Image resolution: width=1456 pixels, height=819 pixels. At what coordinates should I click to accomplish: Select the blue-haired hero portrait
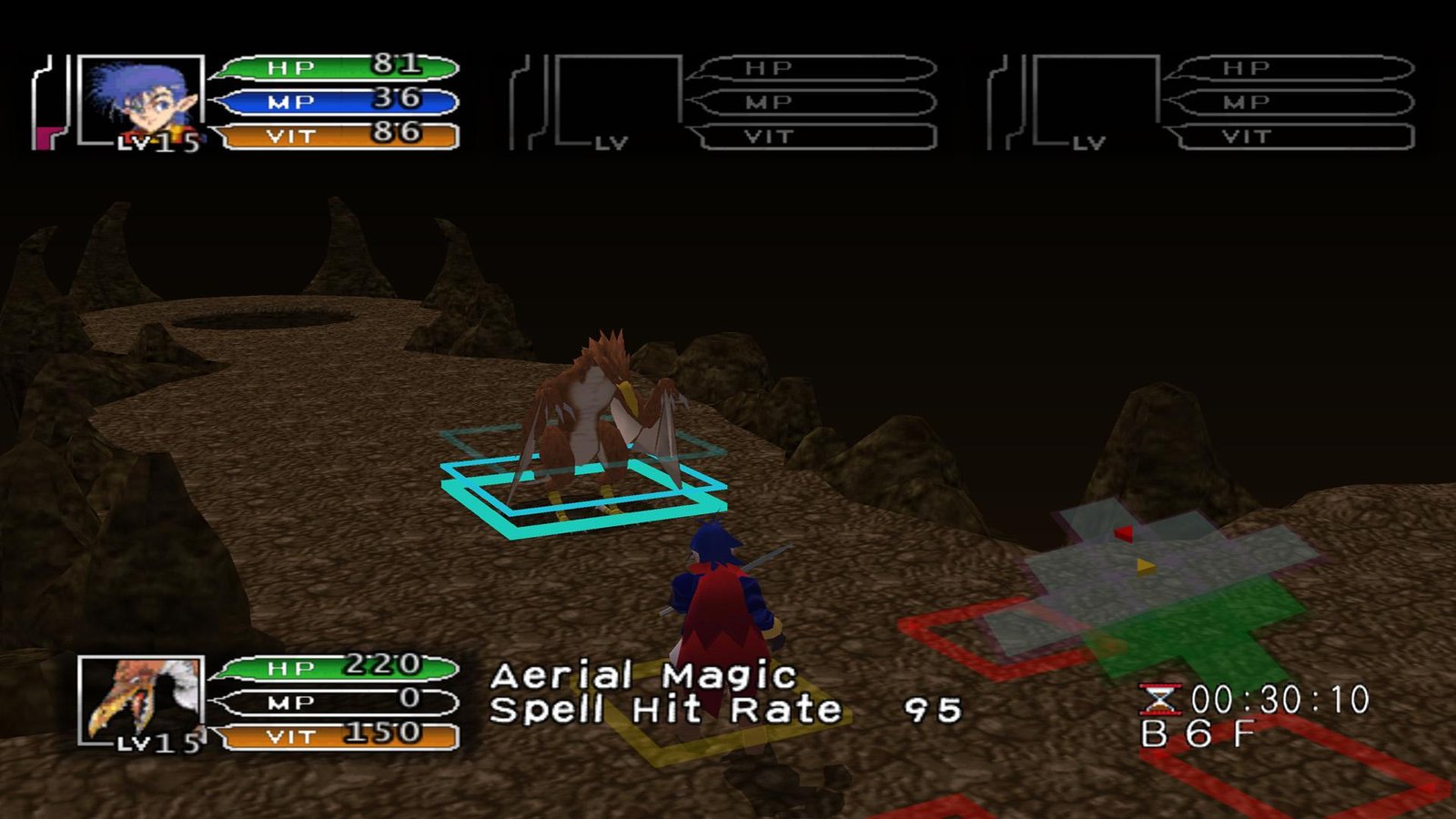[140, 99]
